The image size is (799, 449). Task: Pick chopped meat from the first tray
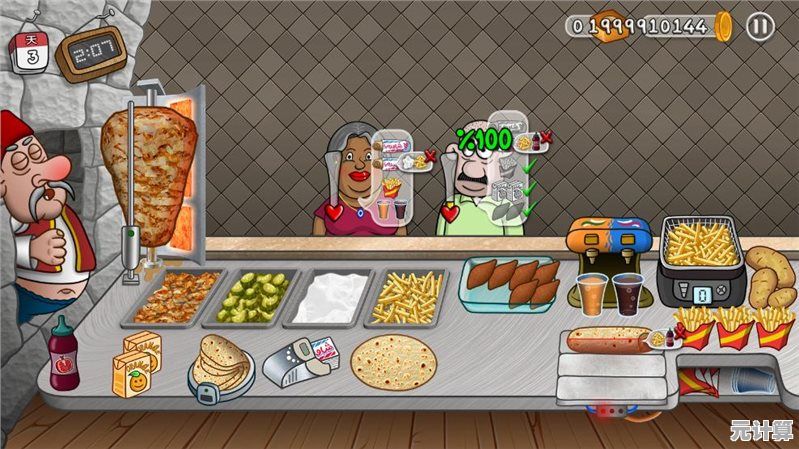177,295
